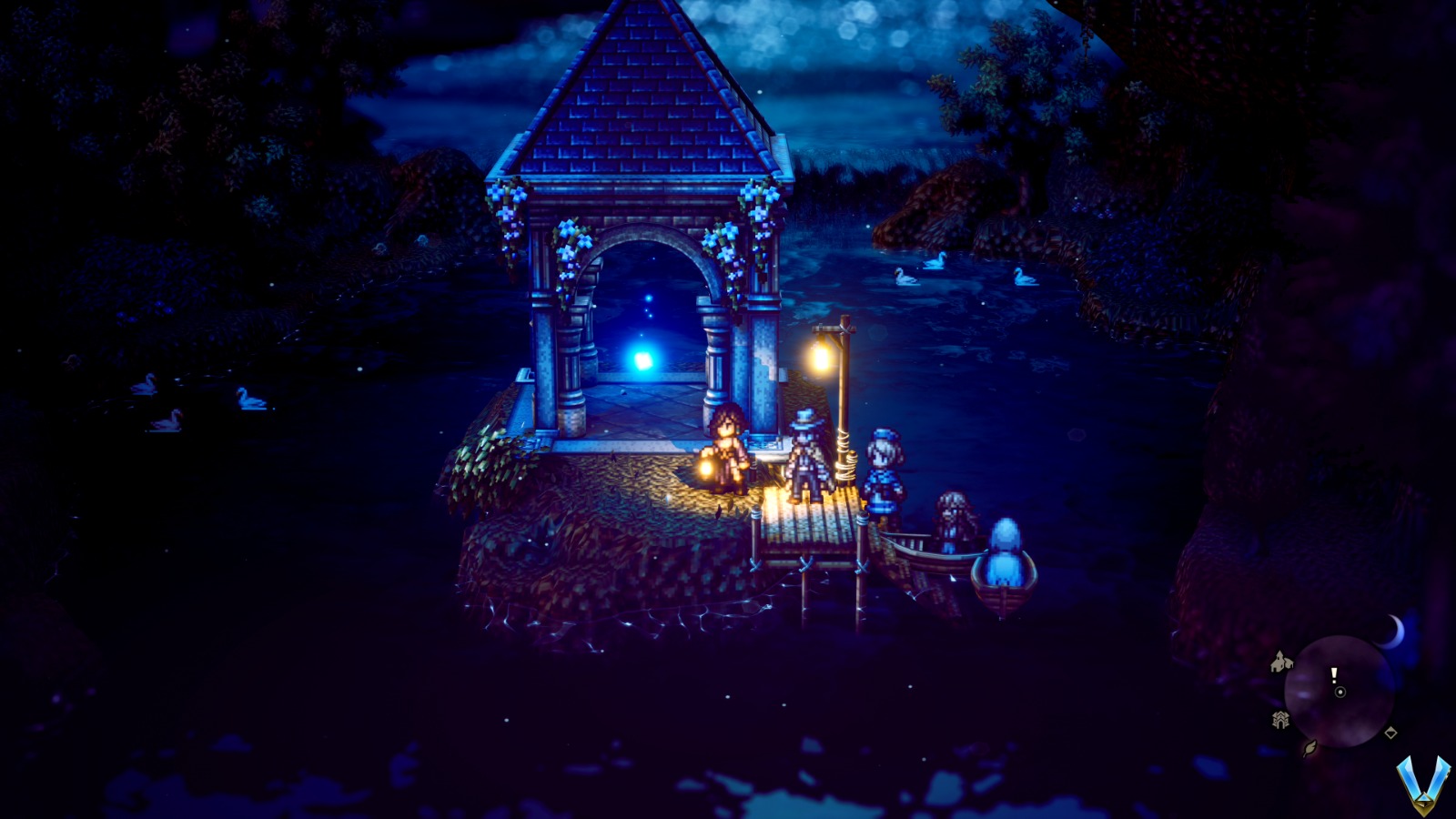The height and width of the screenshot is (819, 1456).
Task: Select the exclamation point objective marker
Action: (1334, 675)
